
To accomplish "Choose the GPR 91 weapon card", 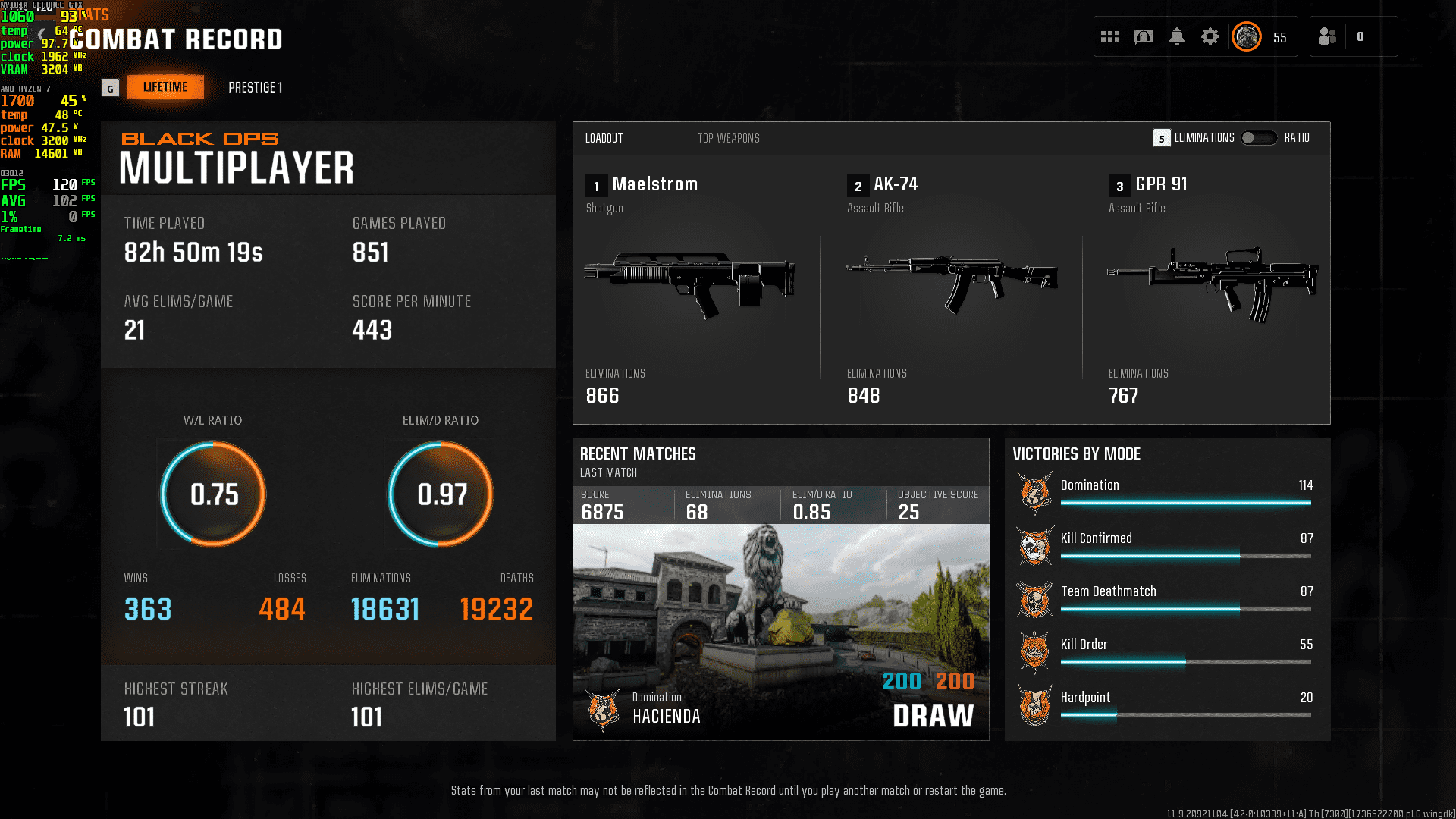I will click(1212, 288).
